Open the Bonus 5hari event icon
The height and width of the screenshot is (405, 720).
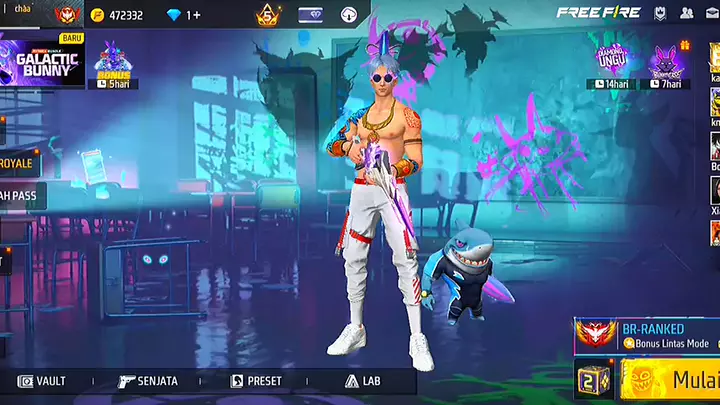[113, 65]
